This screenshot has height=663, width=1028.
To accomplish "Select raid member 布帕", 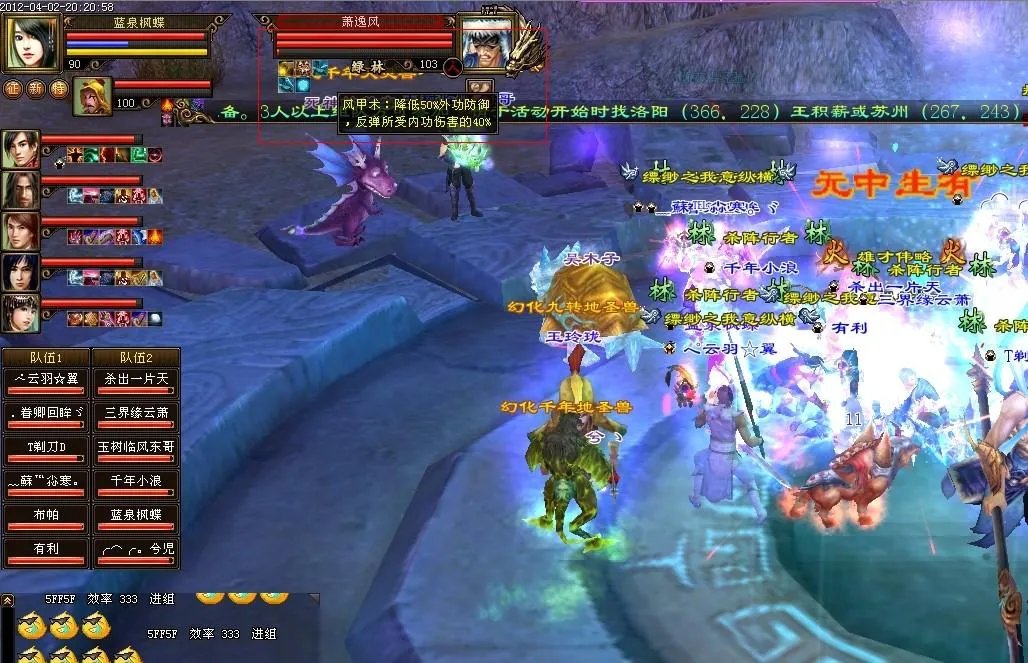I will [46, 515].
